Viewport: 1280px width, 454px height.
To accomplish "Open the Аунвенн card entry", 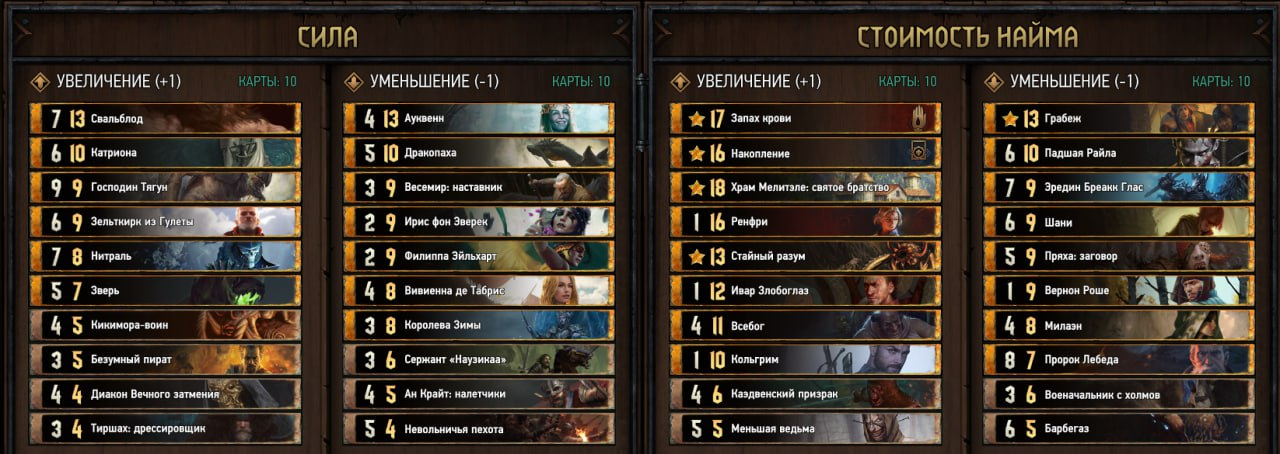I will pyautogui.click(x=479, y=119).
